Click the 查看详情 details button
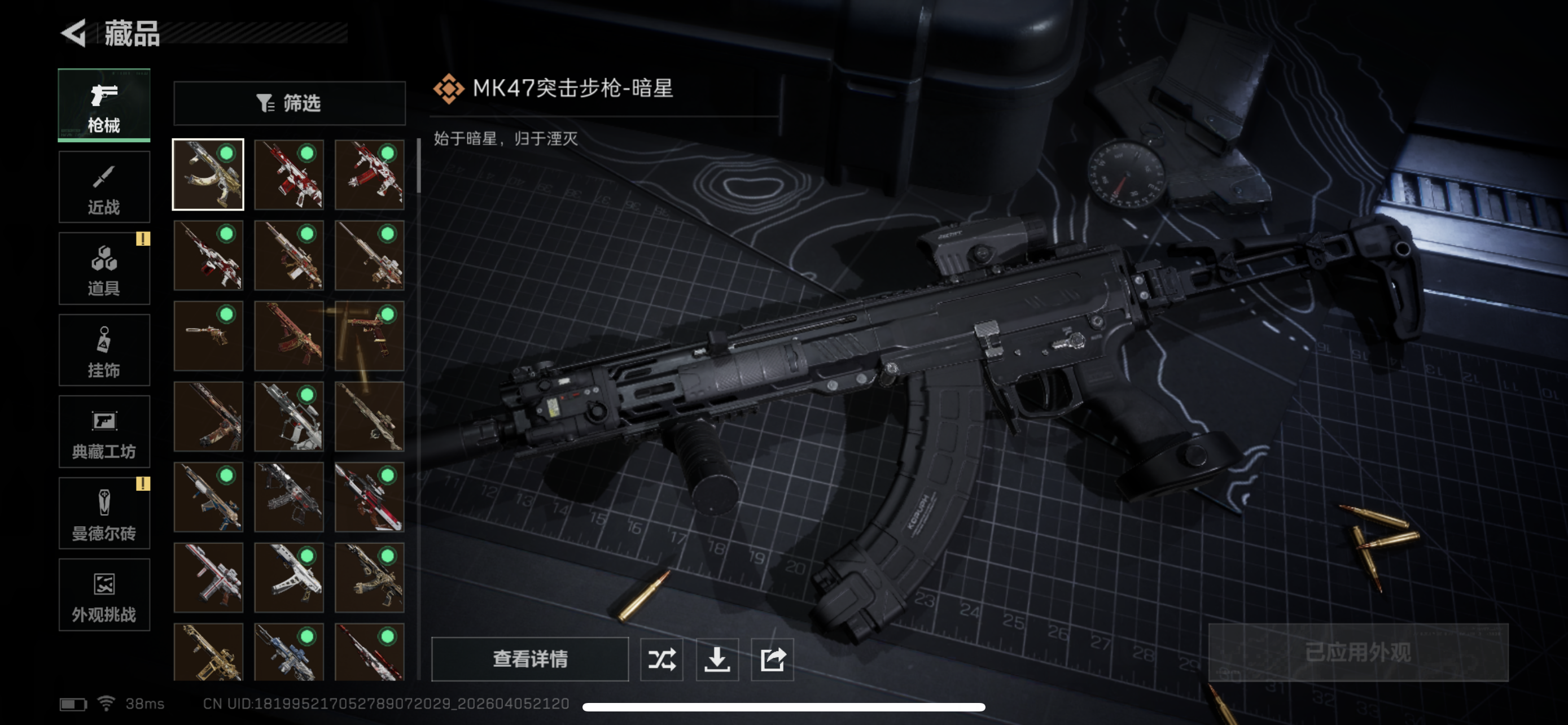 pos(529,660)
